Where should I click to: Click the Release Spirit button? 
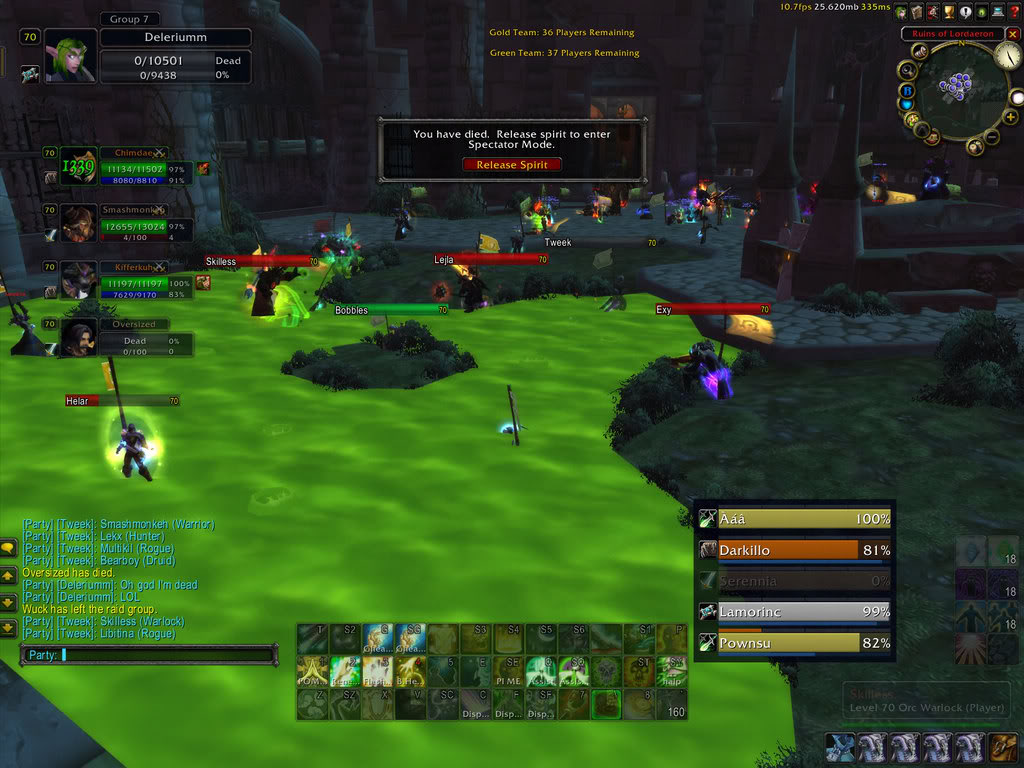[511, 165]
